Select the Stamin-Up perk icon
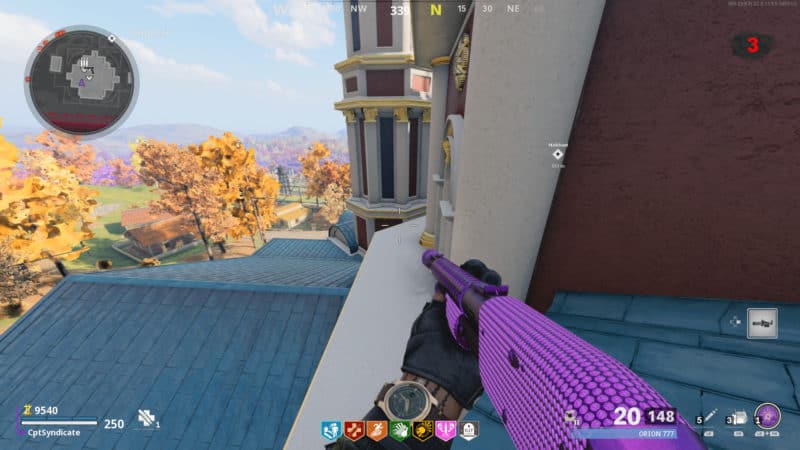Screen dimensions: 800x450 point(376,431)
